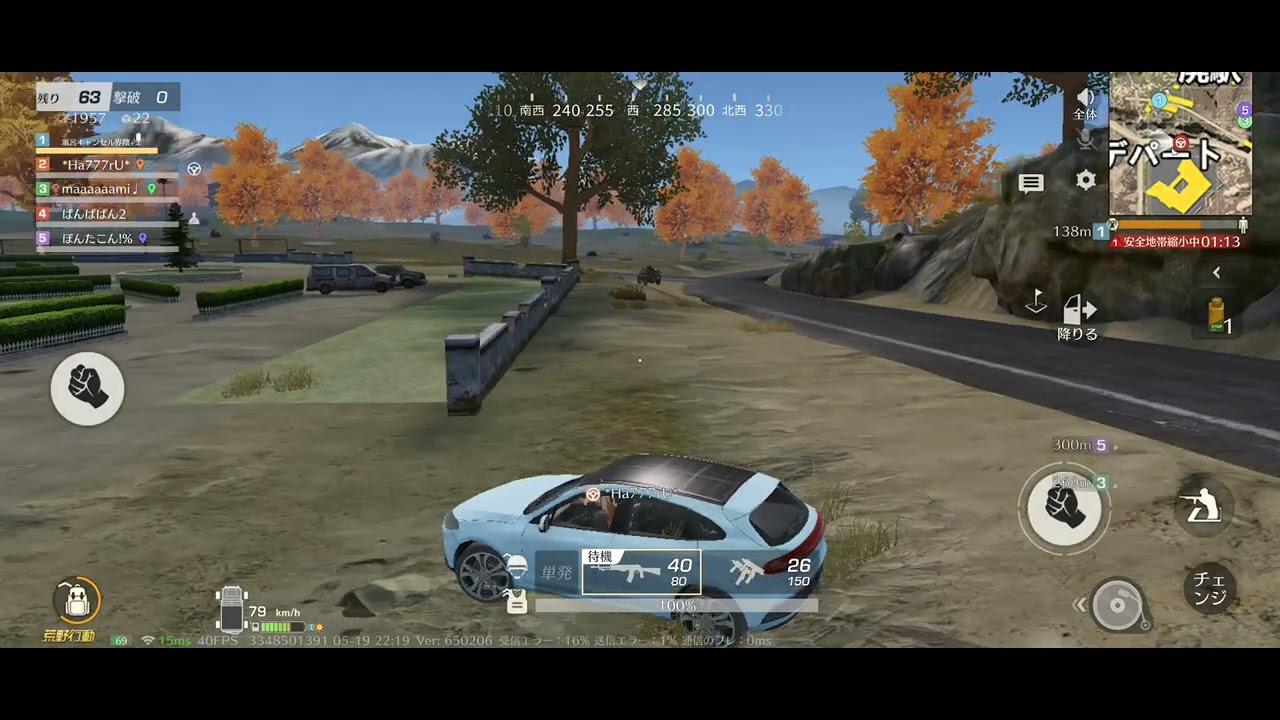Select the rifle weapon slot with 40 ammo
Image resolution: width=1280 pixels, height=720 pixels.
pyautogui.click(x=641, y=572)
